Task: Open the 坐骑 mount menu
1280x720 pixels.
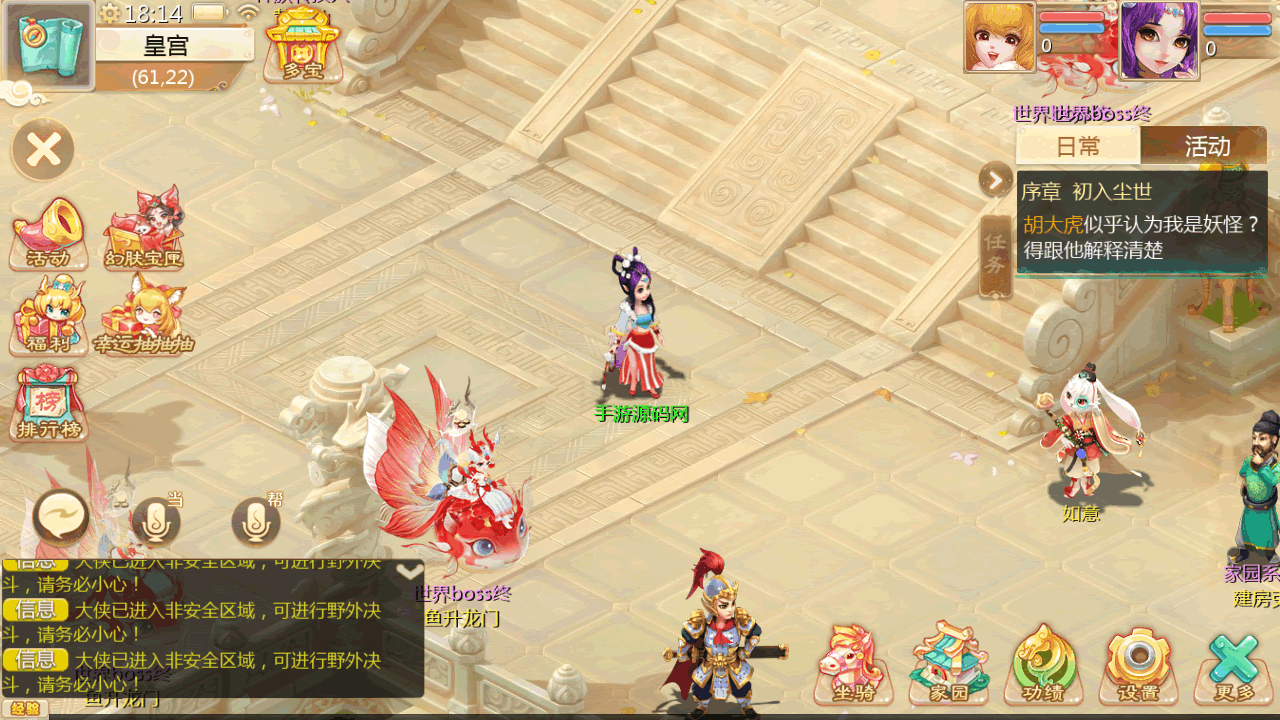Action: click(854, 663)
